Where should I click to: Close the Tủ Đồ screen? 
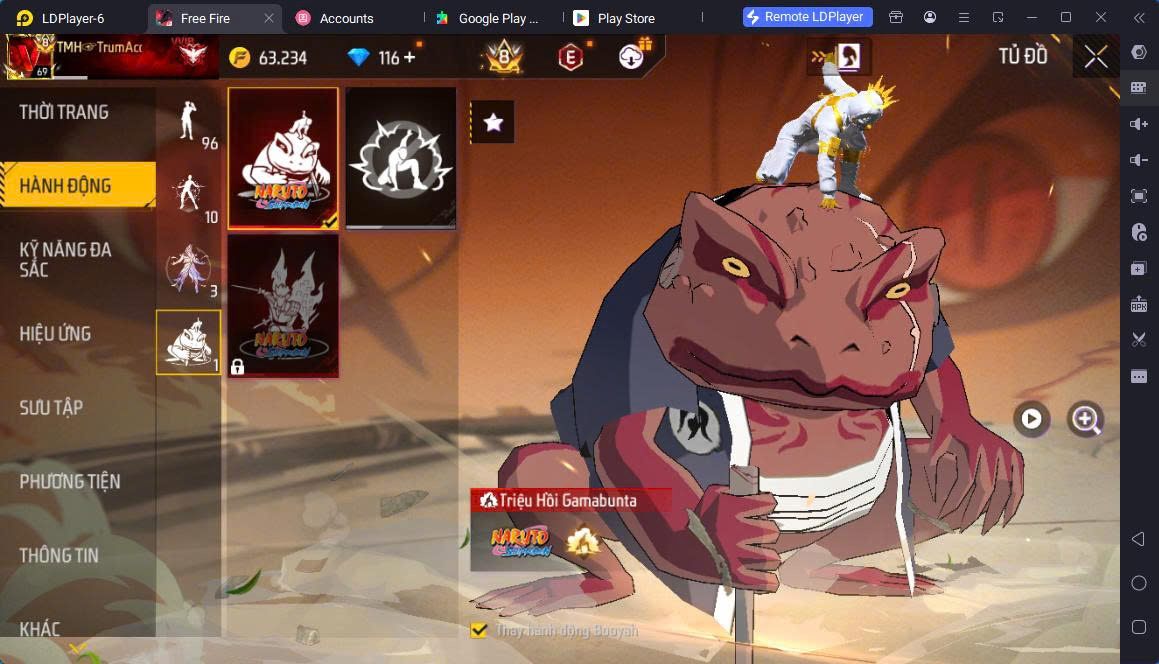point(1096,57)
